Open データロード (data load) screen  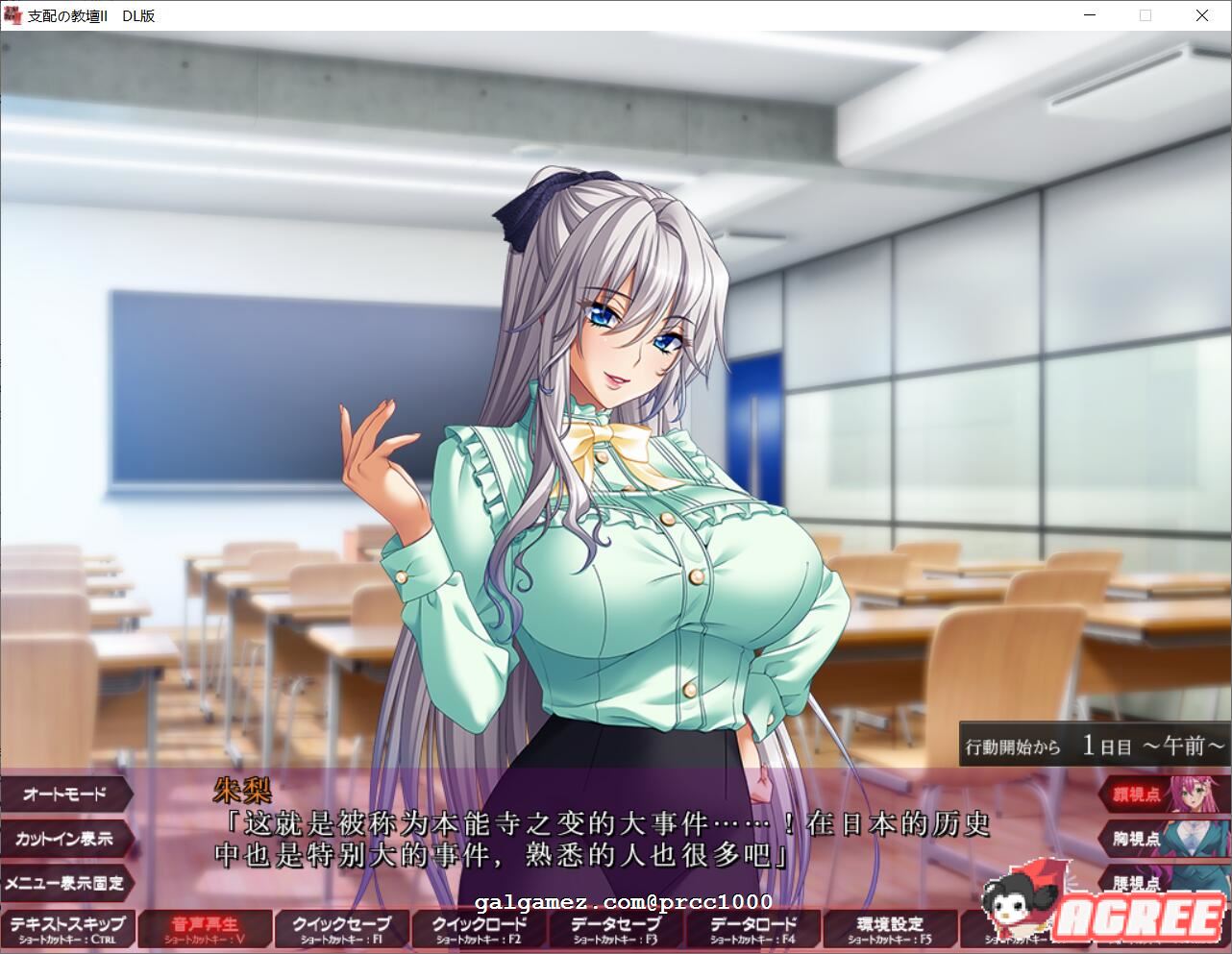pyautogui.click(x=751, y=928)
